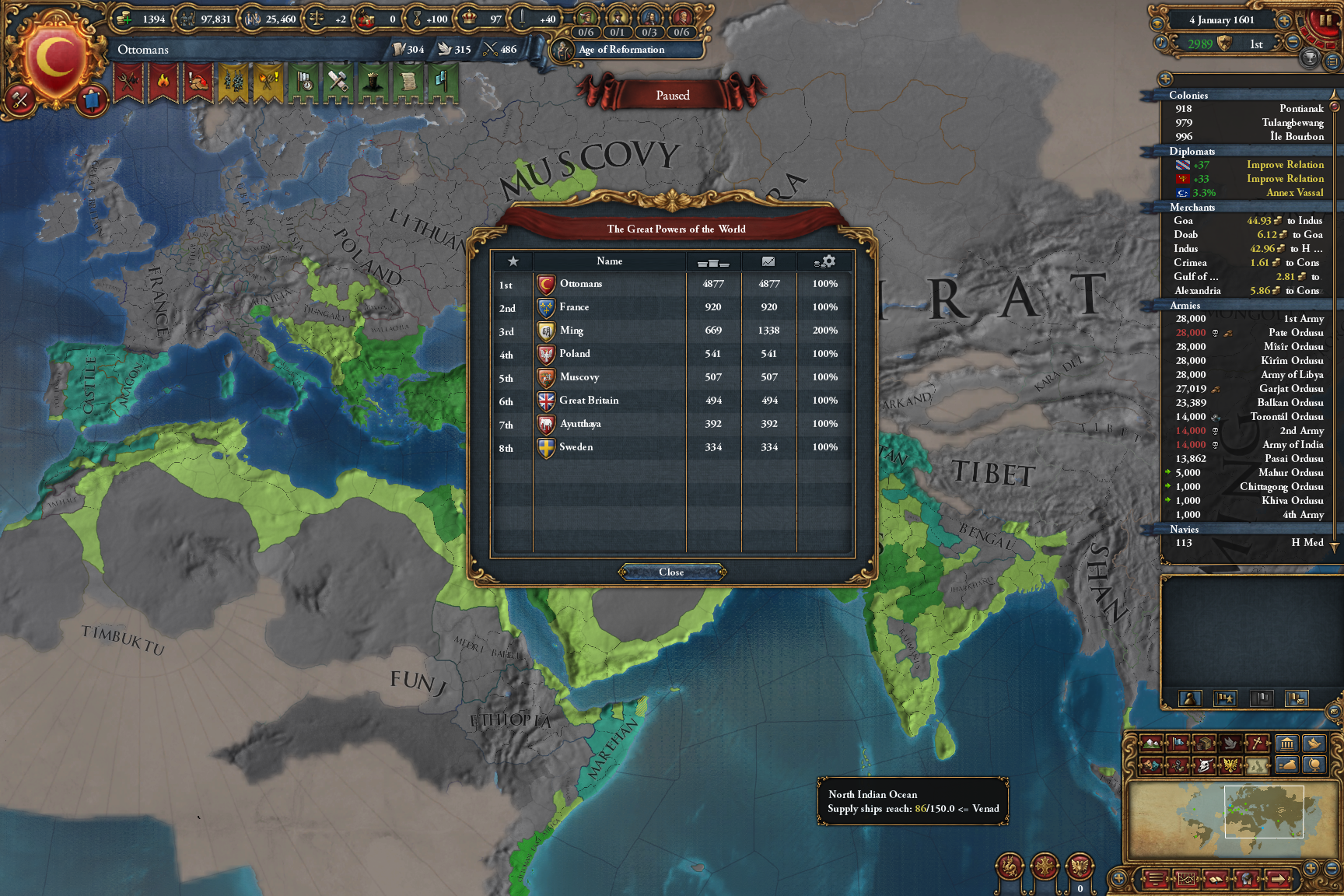Click the Ottomans shield crest
This screenshot has height=896, width=1344.
coord(54,51)
